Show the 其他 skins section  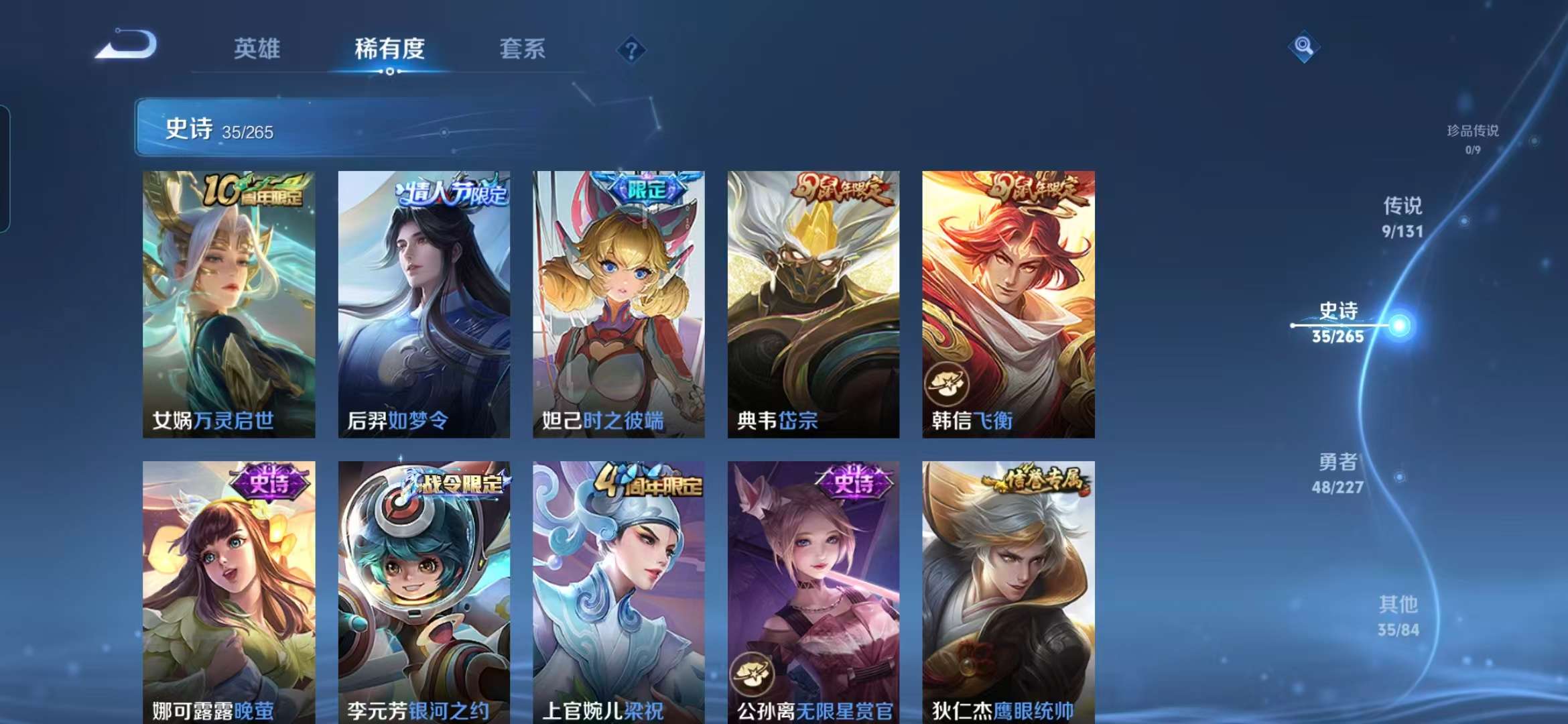point(1398,615)
